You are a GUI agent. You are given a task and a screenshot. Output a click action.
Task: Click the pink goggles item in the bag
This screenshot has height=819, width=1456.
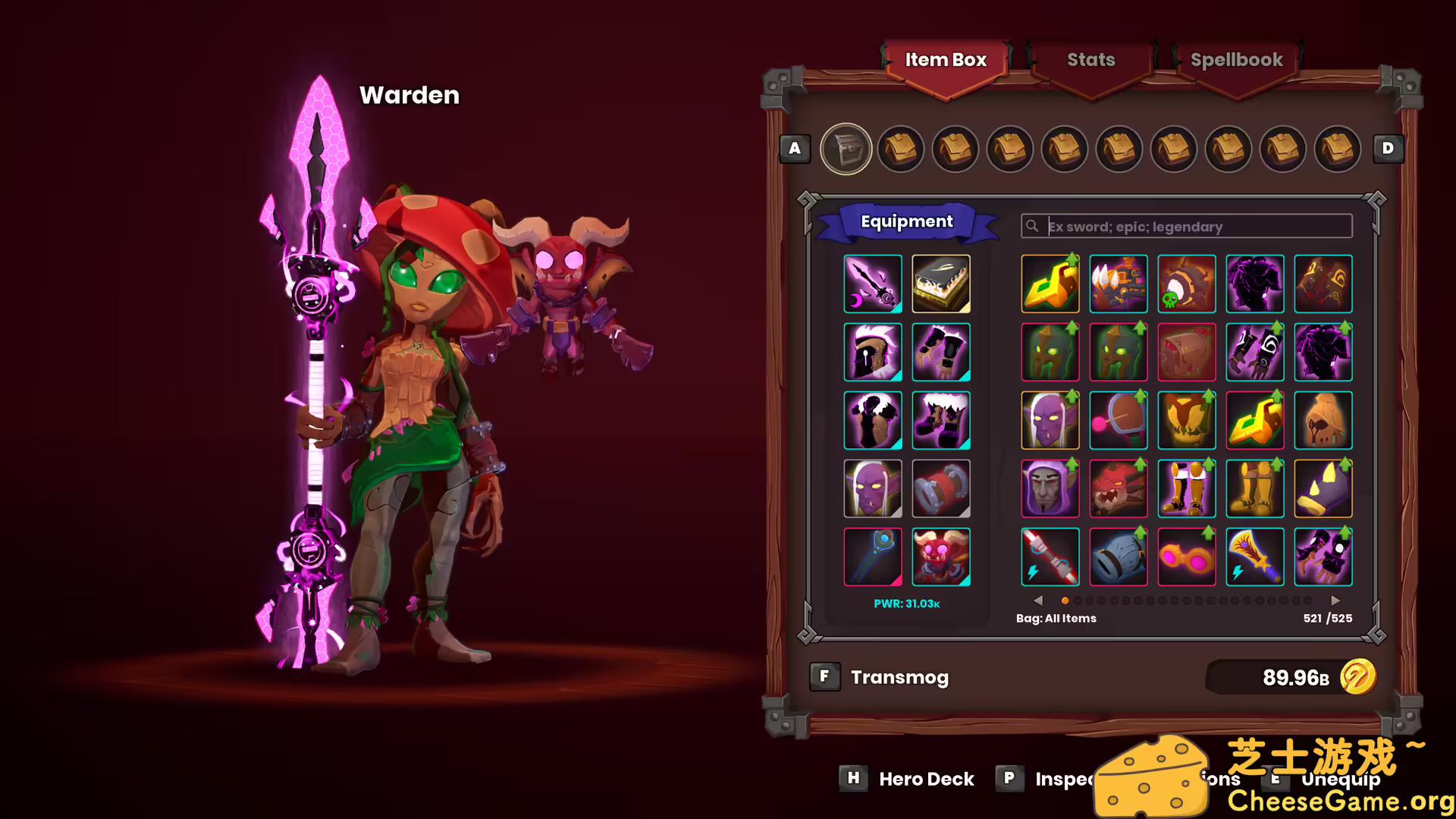pos(1187,557)
